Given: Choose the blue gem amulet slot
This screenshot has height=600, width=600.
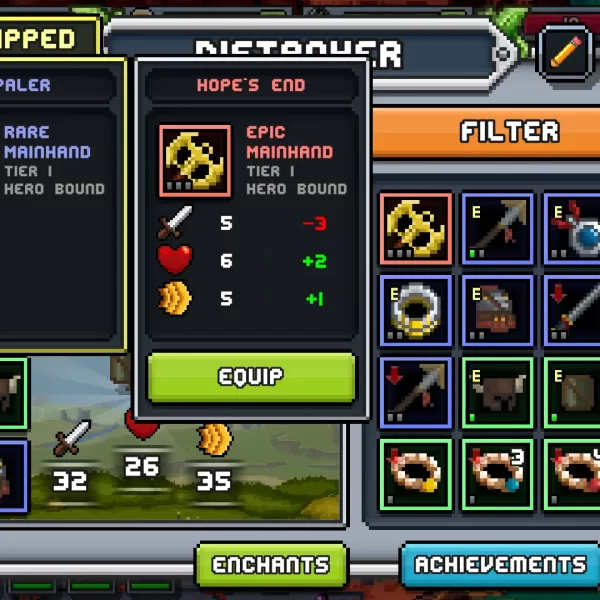Looking at the screenshot, I should tap(573, 229).
